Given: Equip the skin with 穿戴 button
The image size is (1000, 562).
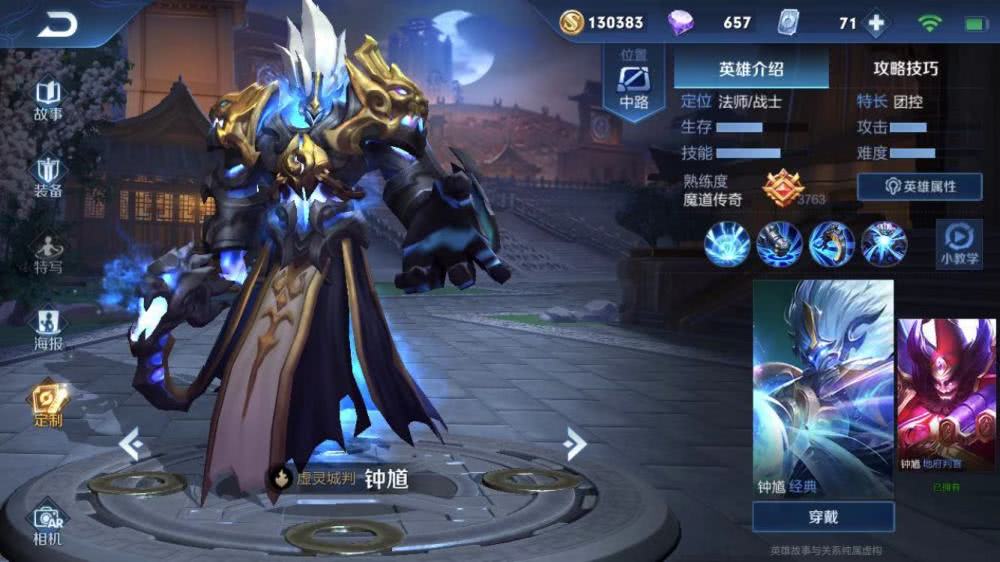Looking at the screenshot, I should (822, 517).
